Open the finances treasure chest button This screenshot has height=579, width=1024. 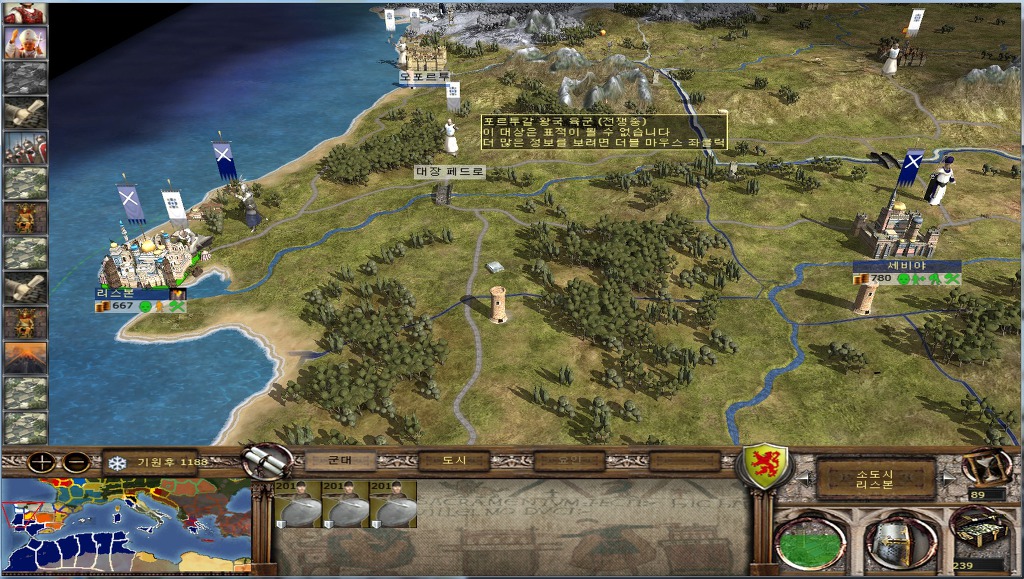click(x=977, y=532)
